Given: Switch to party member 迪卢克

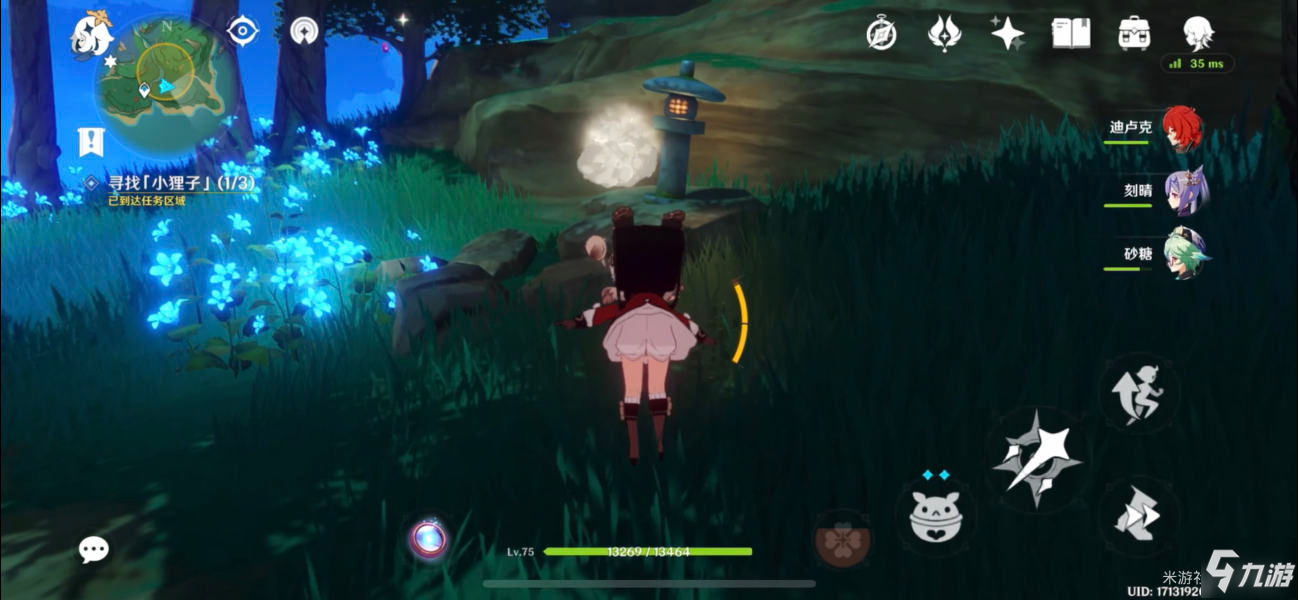Looking at the screenshot, I should pos(1183,129).
